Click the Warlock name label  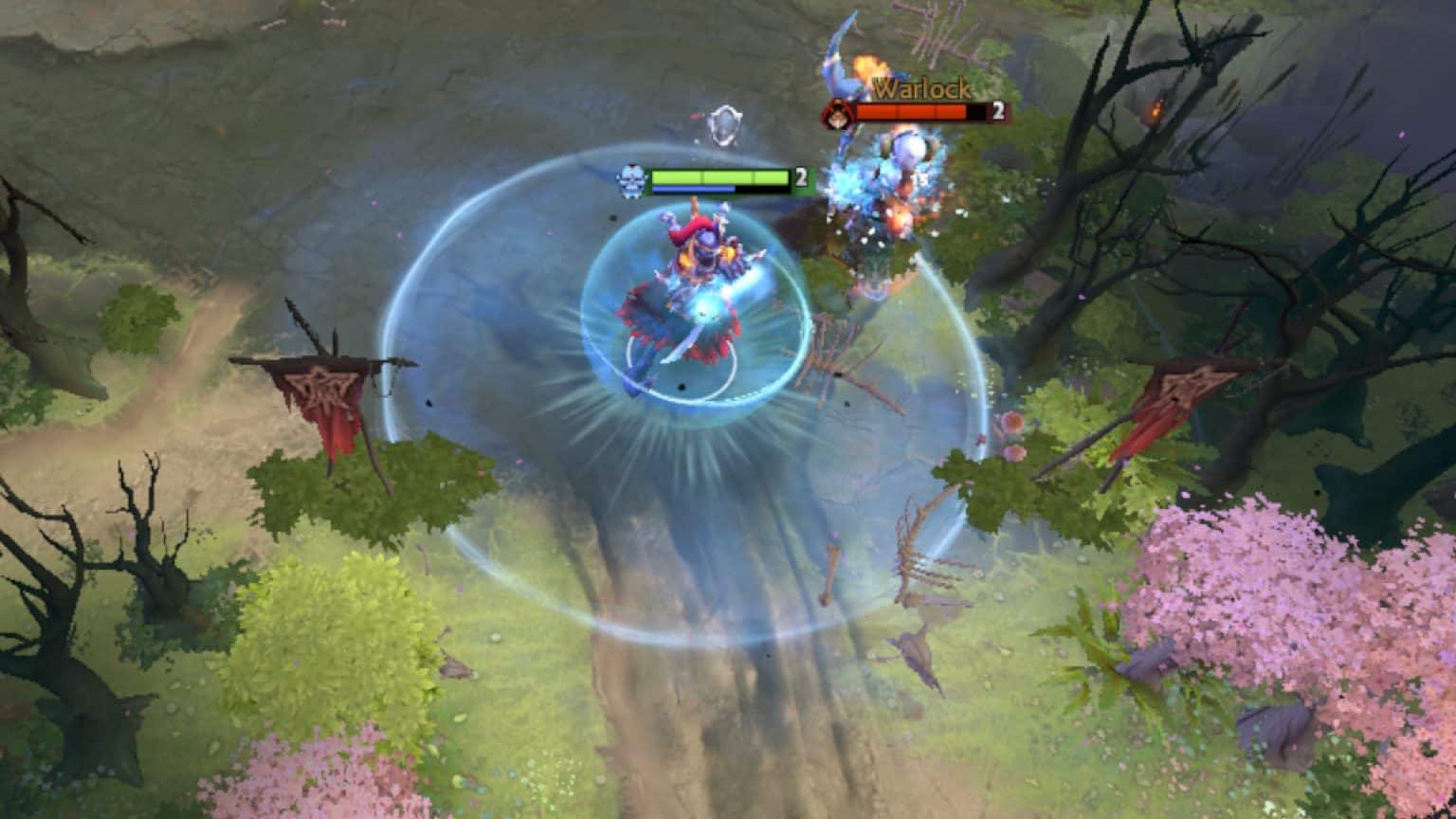click(x=918, y=90)
